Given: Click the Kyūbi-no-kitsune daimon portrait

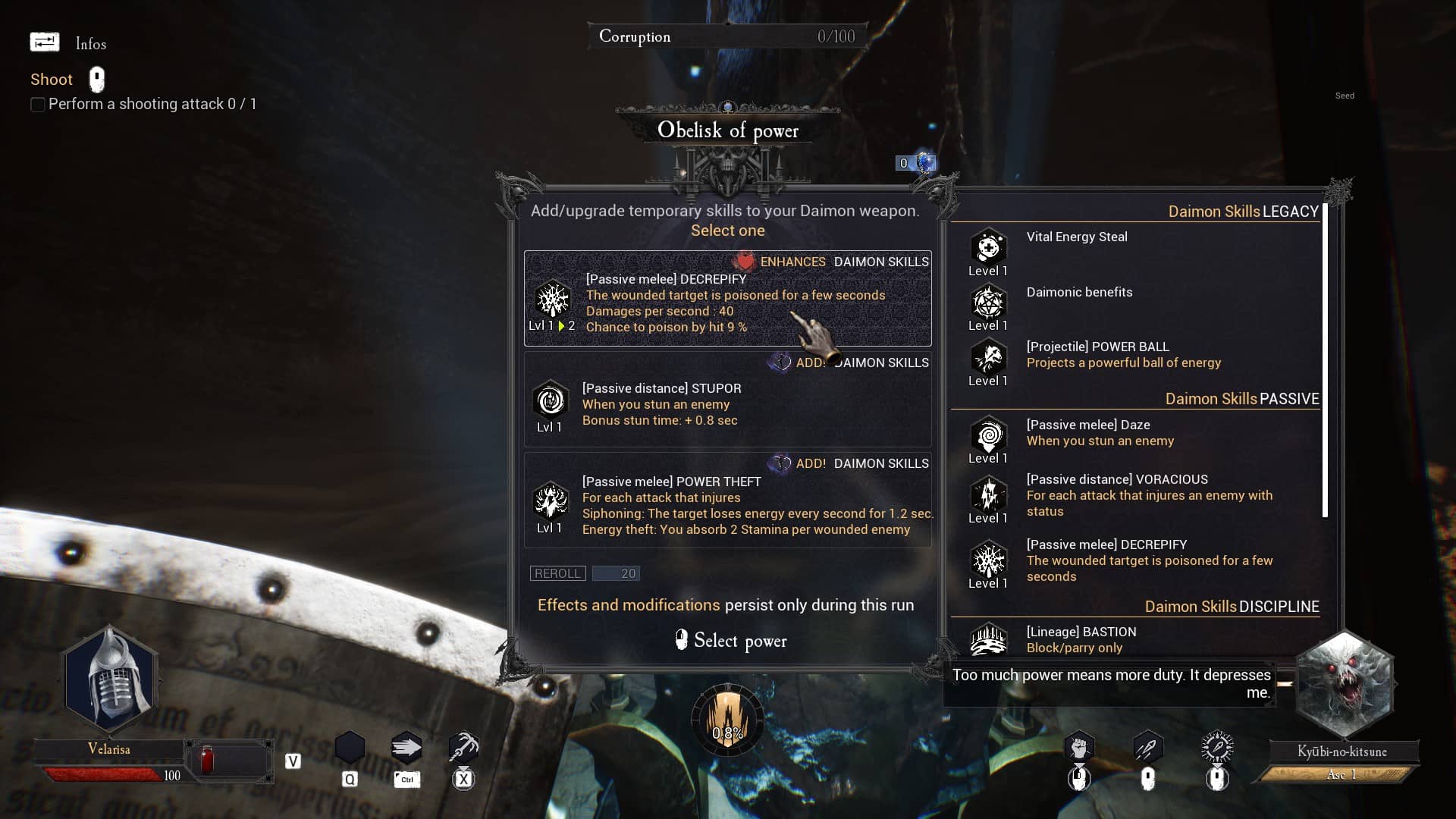Looking at the screenshot, I should click(1343, 684).
